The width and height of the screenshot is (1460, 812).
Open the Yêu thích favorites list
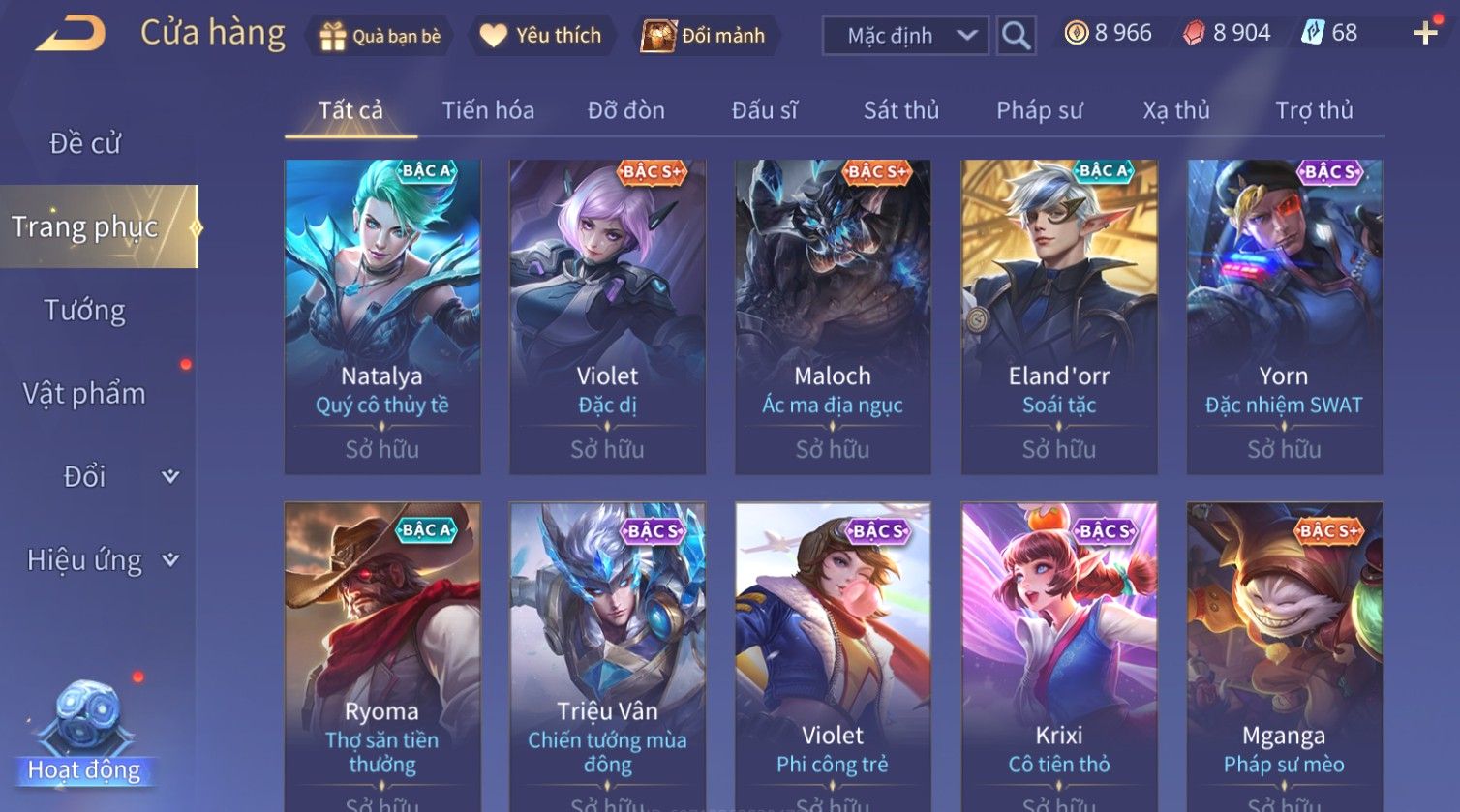pyautogui.click(x=541, y=36)
